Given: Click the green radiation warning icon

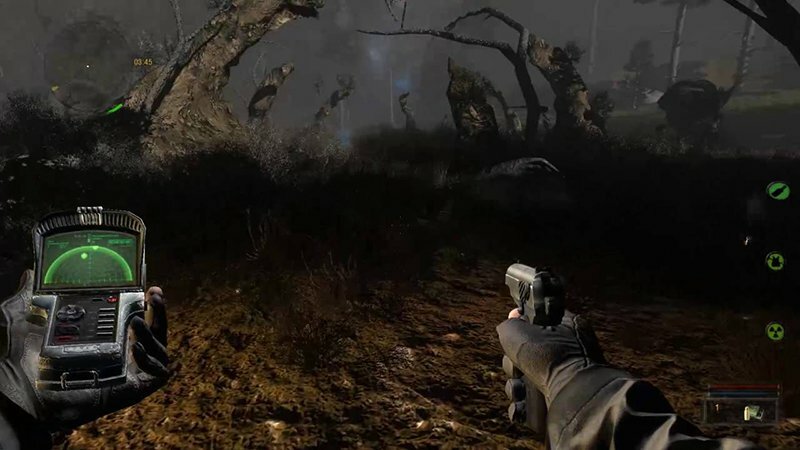Looking at the screenshot, I should point(775,330).
